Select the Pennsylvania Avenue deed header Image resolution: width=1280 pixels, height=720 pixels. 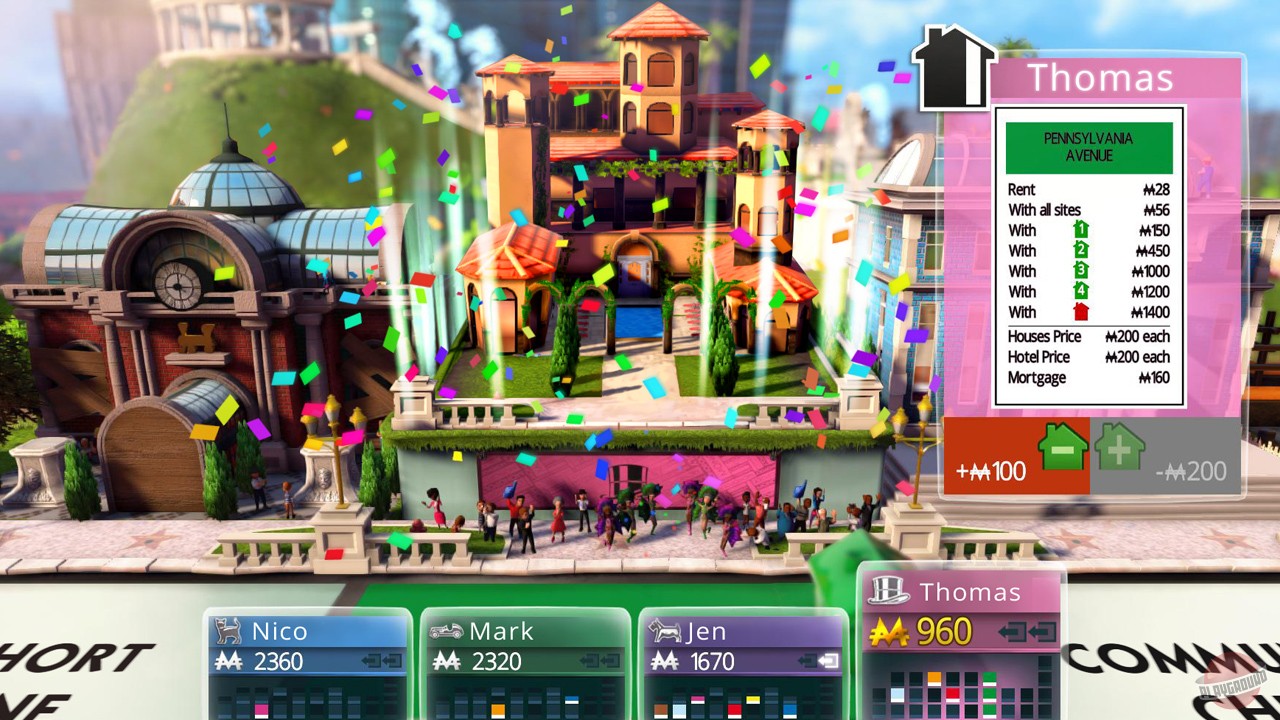1089,147
